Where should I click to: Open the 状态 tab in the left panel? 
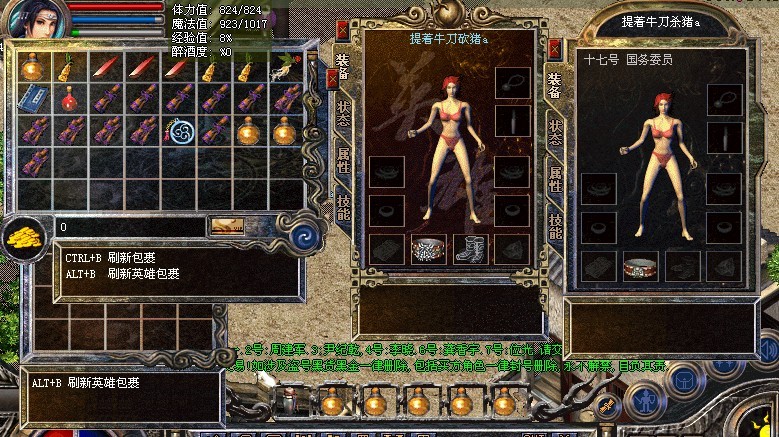(x=343, y=112)
